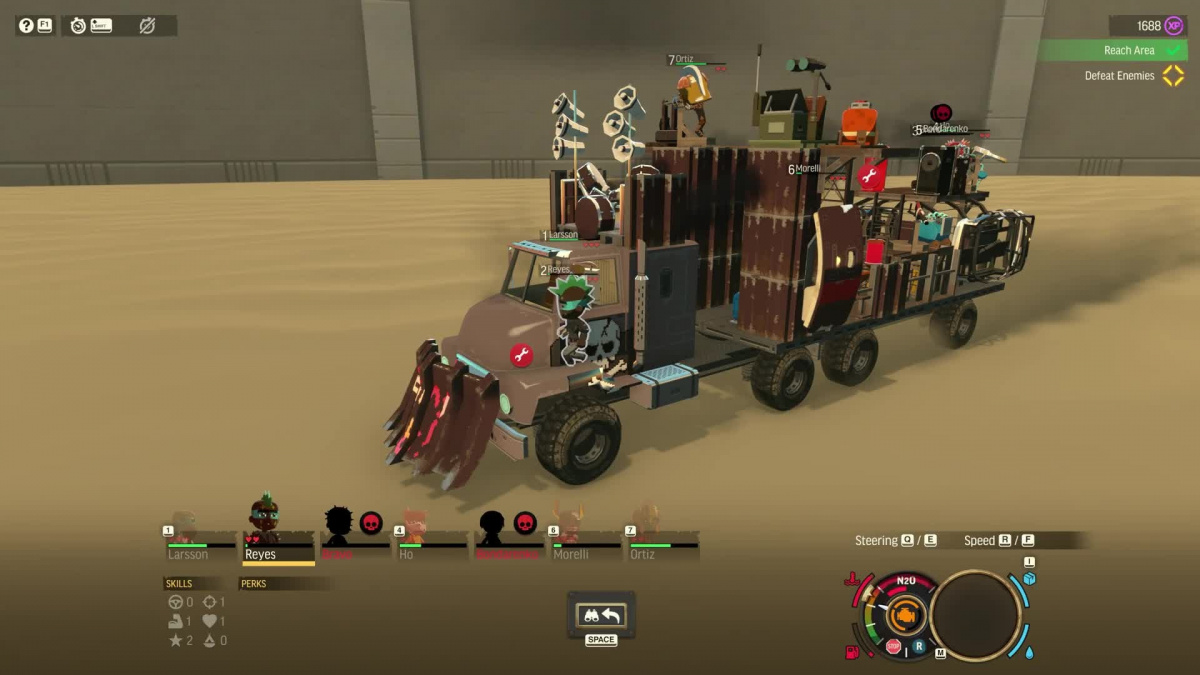Image resolution: width=1200 pixels, height=675 pixels.
Task: Select Reyes in the crew bar
Action: point(263,524)
